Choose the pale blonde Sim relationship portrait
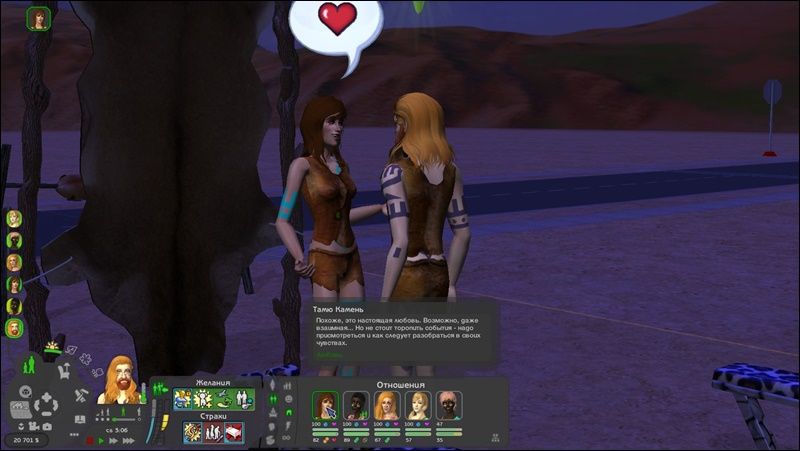Image resolution: width=800 pixels, height=451 pixels. tap(417, 405)
